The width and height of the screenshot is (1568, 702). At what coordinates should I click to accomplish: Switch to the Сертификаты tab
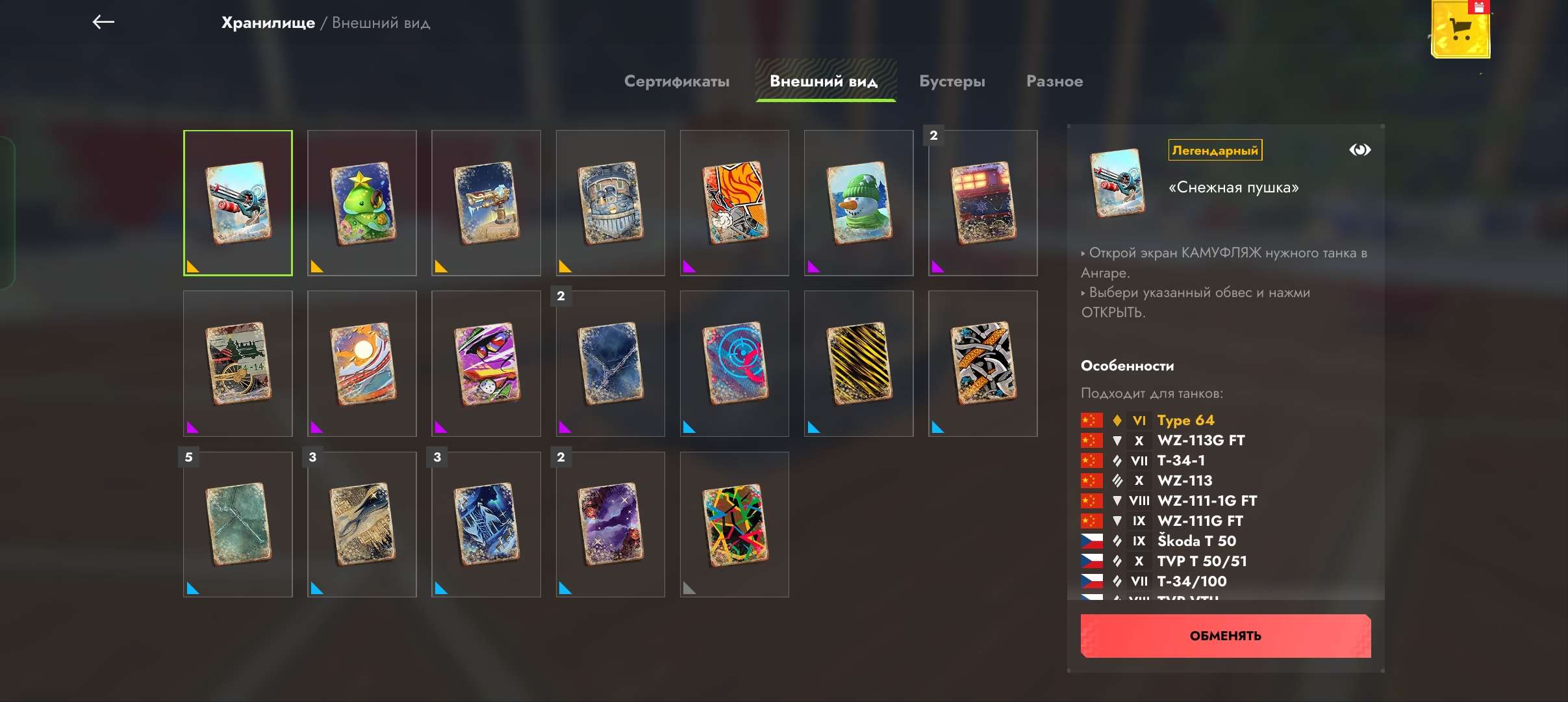point(676,81)
